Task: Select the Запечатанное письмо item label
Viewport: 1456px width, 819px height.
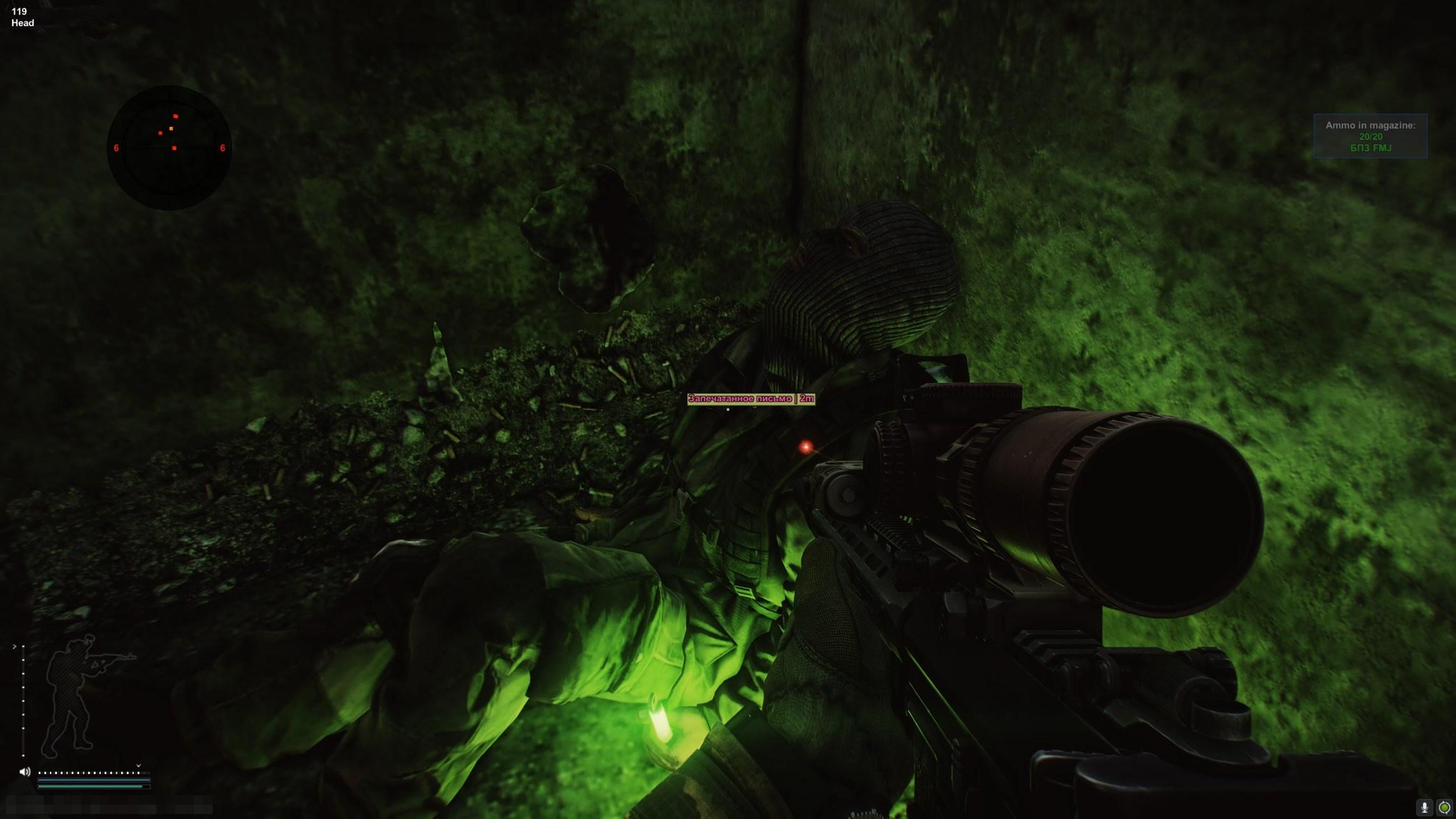Action: point(751,399)
